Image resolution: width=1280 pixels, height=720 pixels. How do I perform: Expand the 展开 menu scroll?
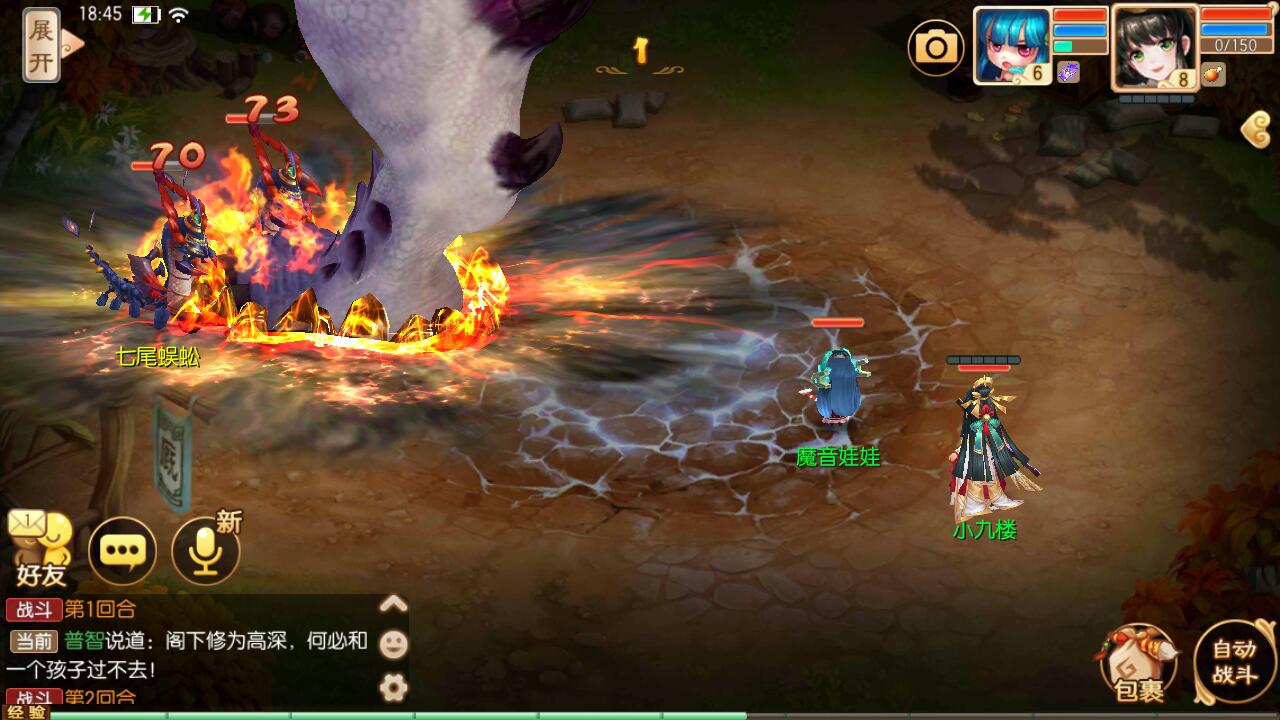point(42,44)
